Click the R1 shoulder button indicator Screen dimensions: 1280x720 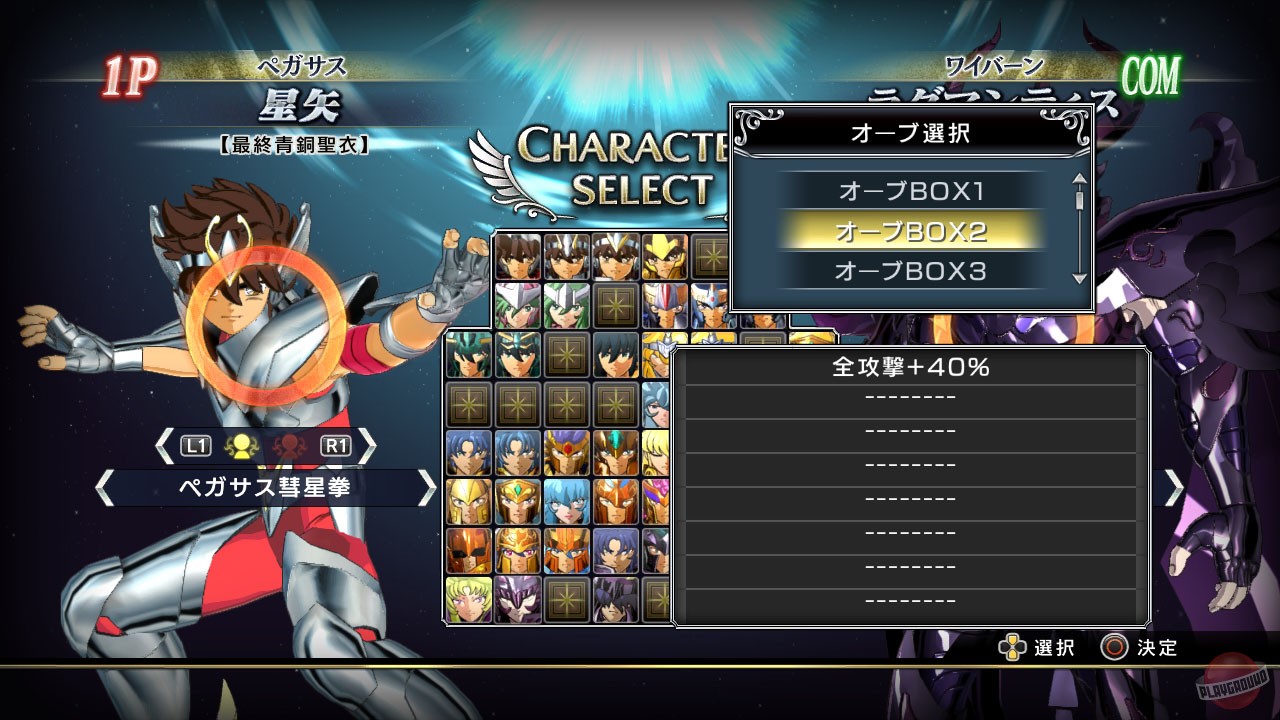(334, 445)
